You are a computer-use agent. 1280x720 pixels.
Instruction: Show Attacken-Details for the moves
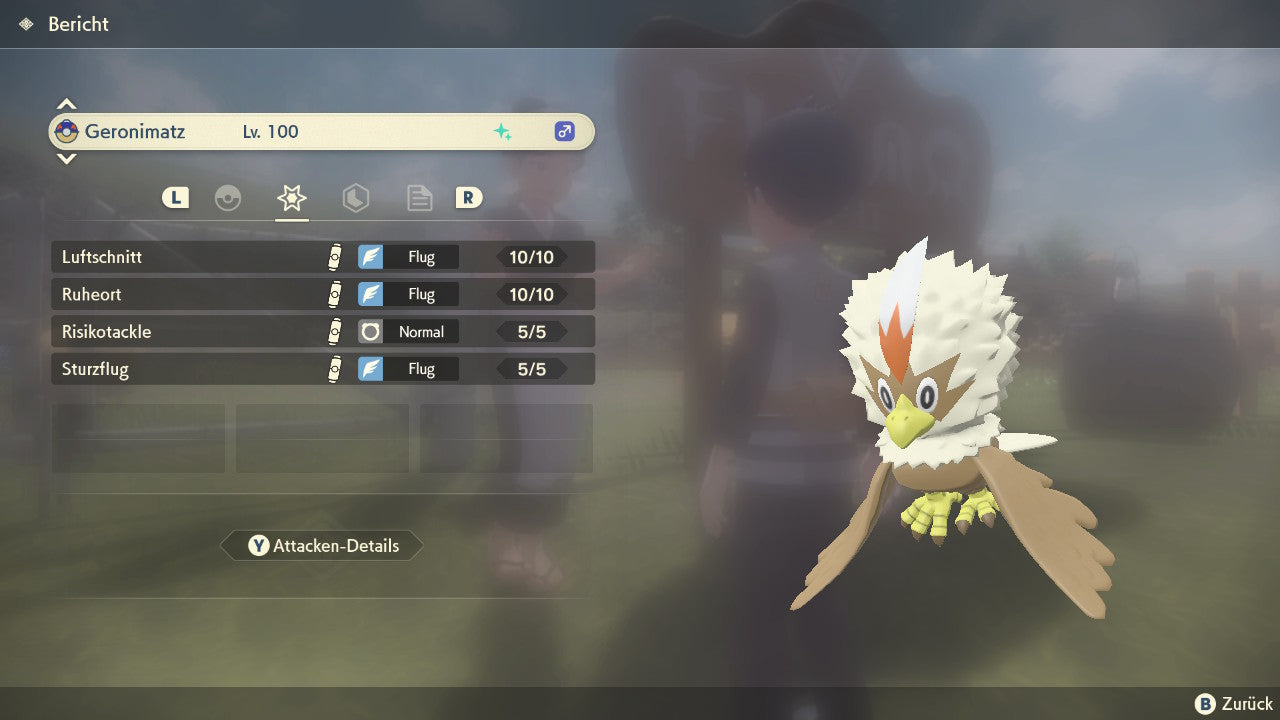pyautogui.click(x=322, y=546)
